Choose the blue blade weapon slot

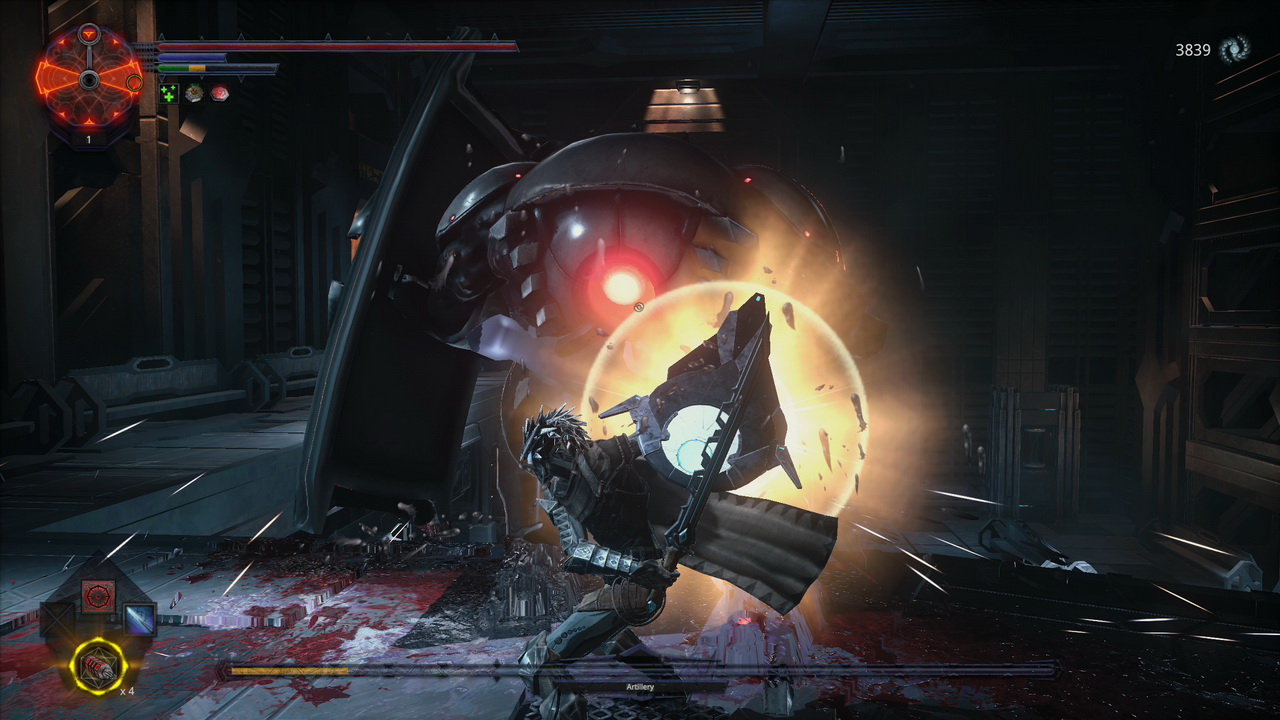coord(139,619)
